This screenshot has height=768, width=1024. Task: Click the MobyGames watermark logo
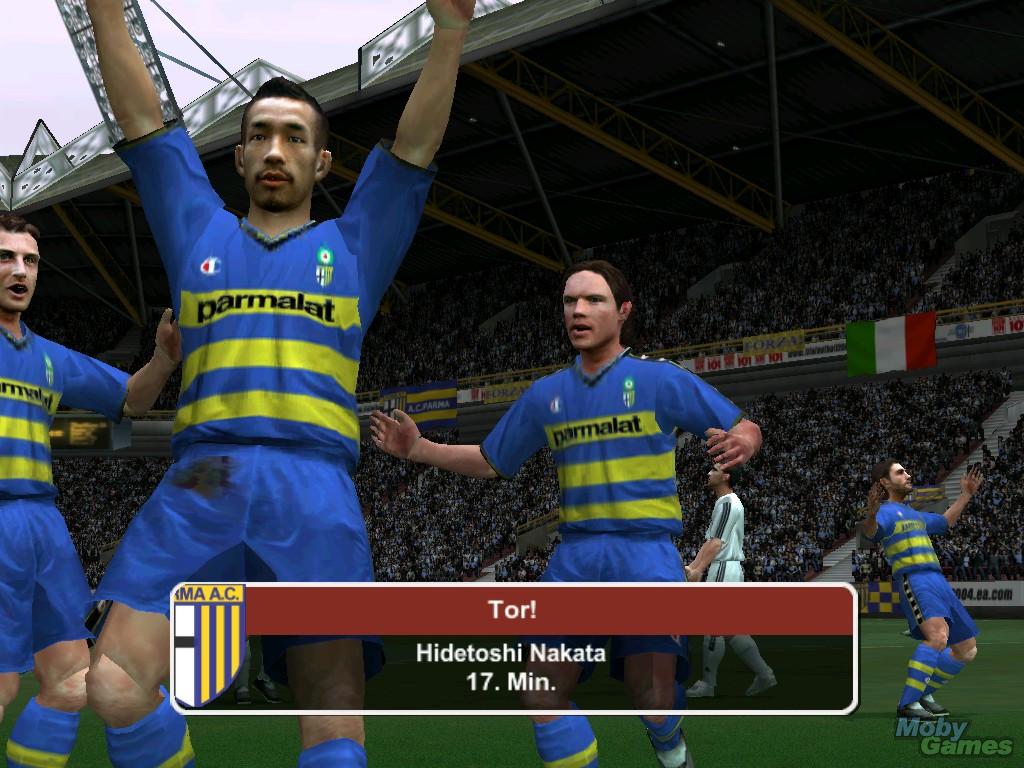click(x=953, y=737)
